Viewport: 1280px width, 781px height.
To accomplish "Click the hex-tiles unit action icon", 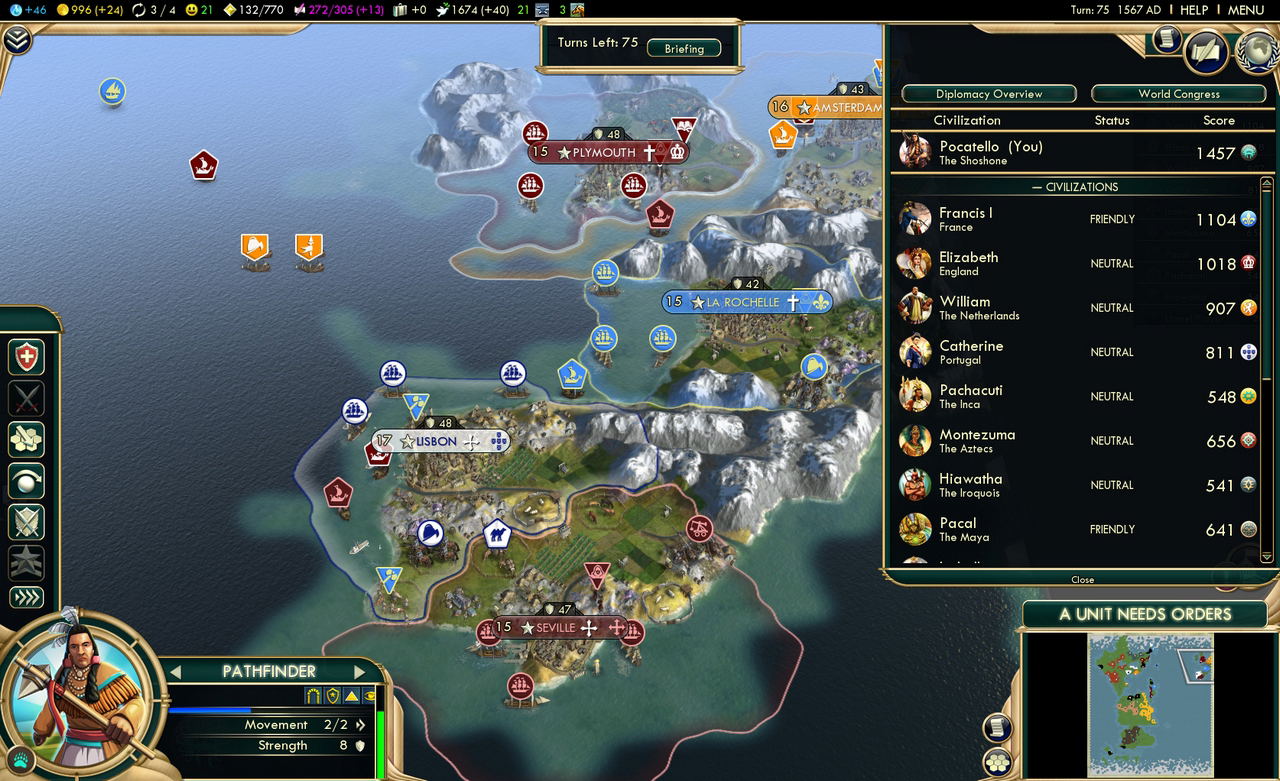I will coord(26,439).
